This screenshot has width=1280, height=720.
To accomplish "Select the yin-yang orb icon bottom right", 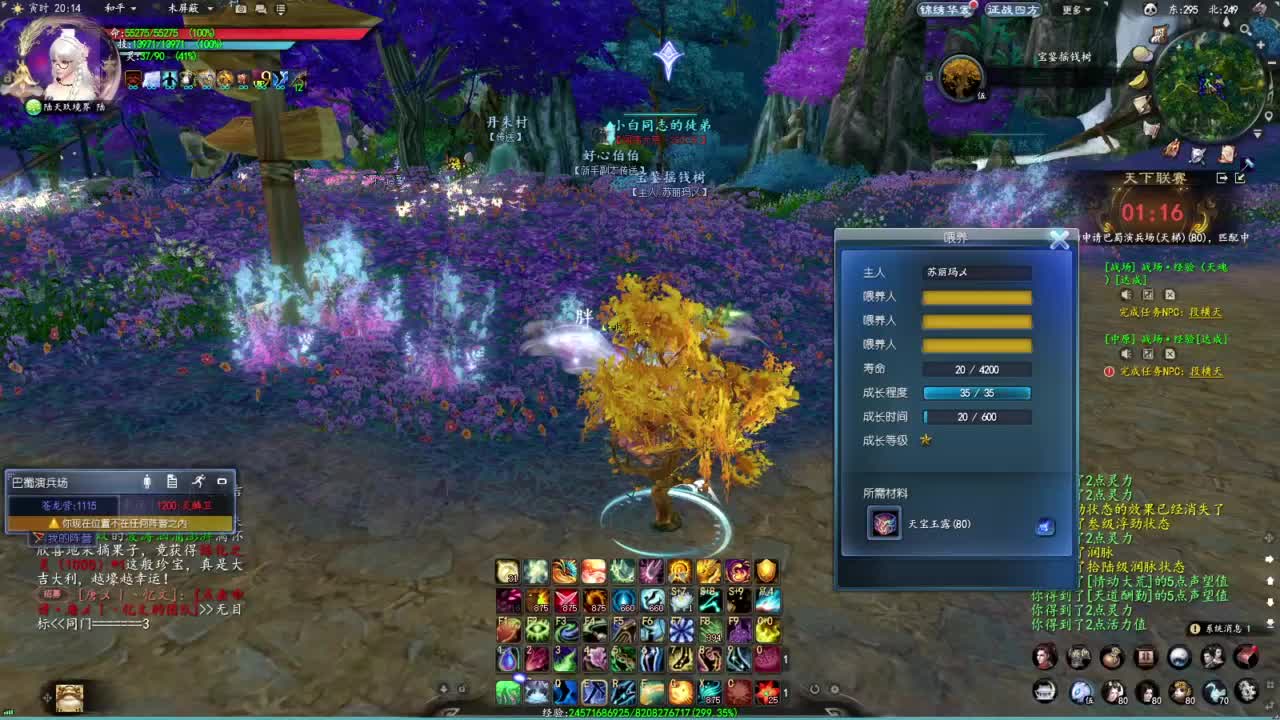I will 1177,657.
